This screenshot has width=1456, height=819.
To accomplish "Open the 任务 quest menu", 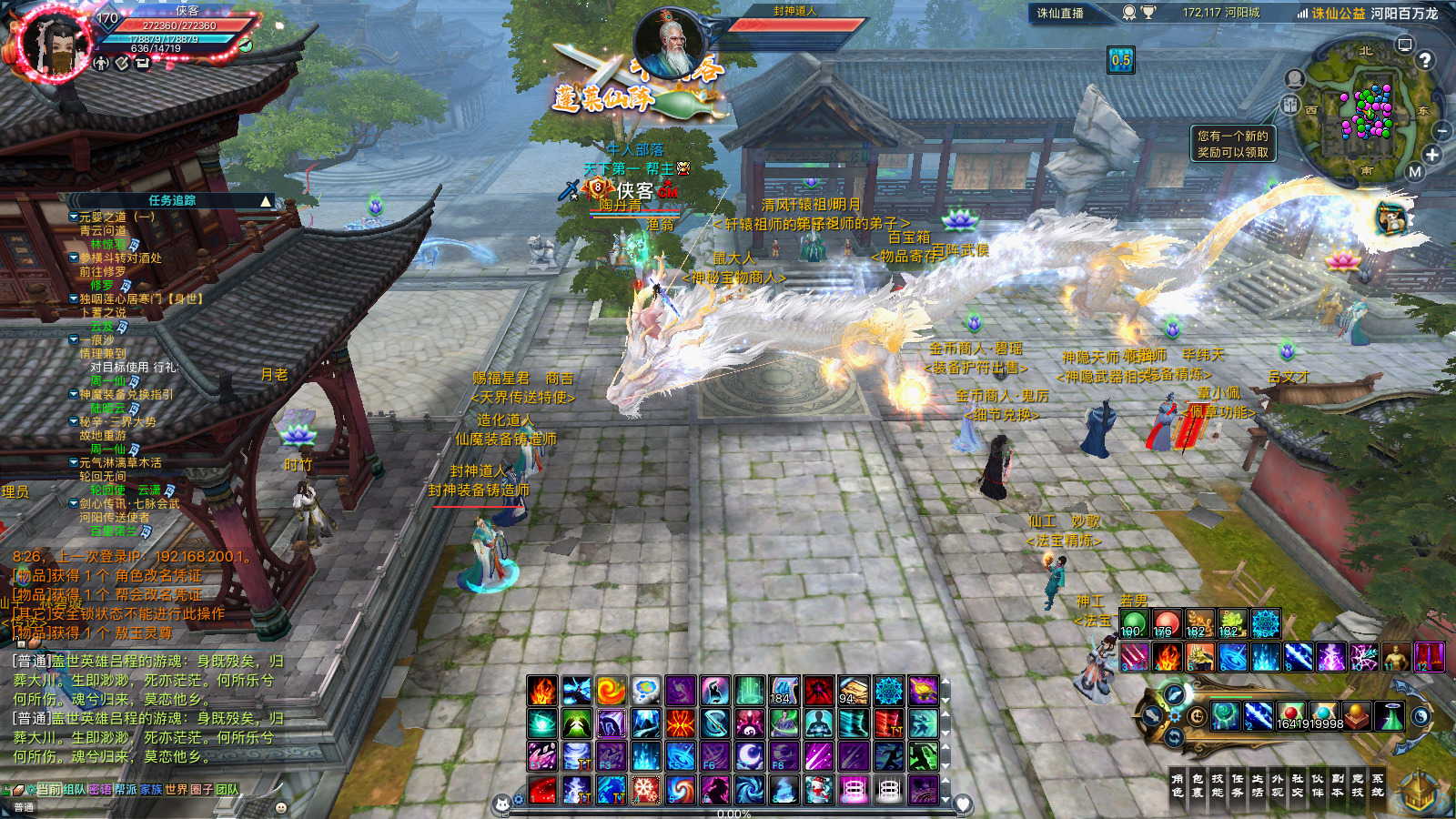I will 1238,785.
